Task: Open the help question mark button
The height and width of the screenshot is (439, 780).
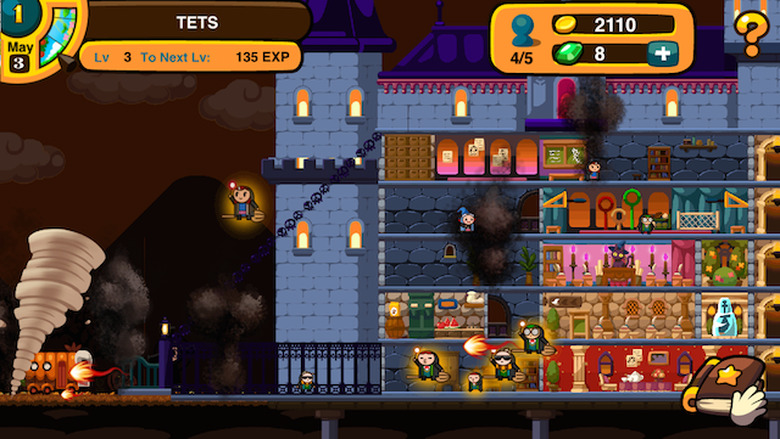Action: click(750, 32)
